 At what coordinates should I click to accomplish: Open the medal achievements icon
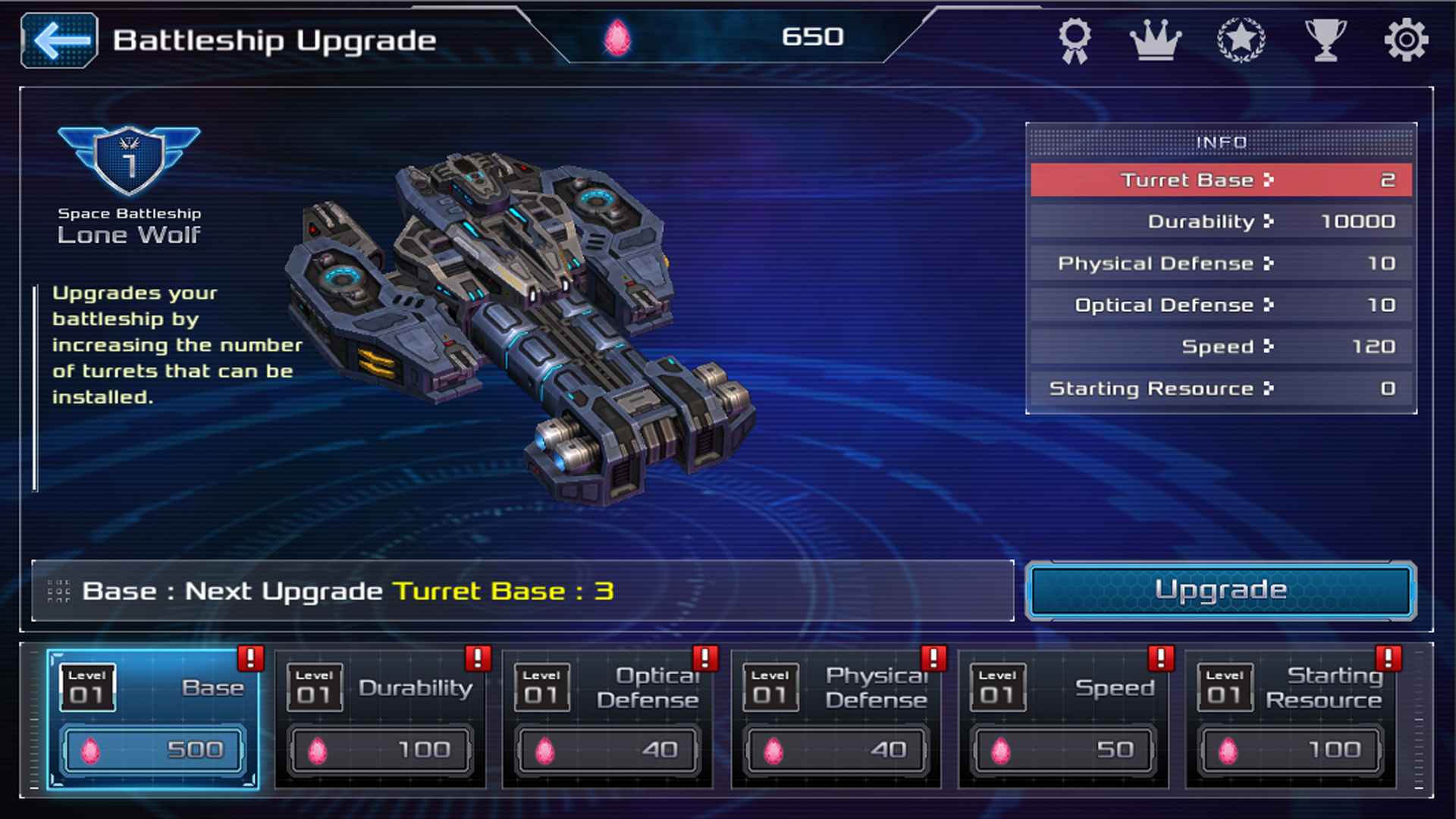pyautogui.click(x=1075, y=39)
